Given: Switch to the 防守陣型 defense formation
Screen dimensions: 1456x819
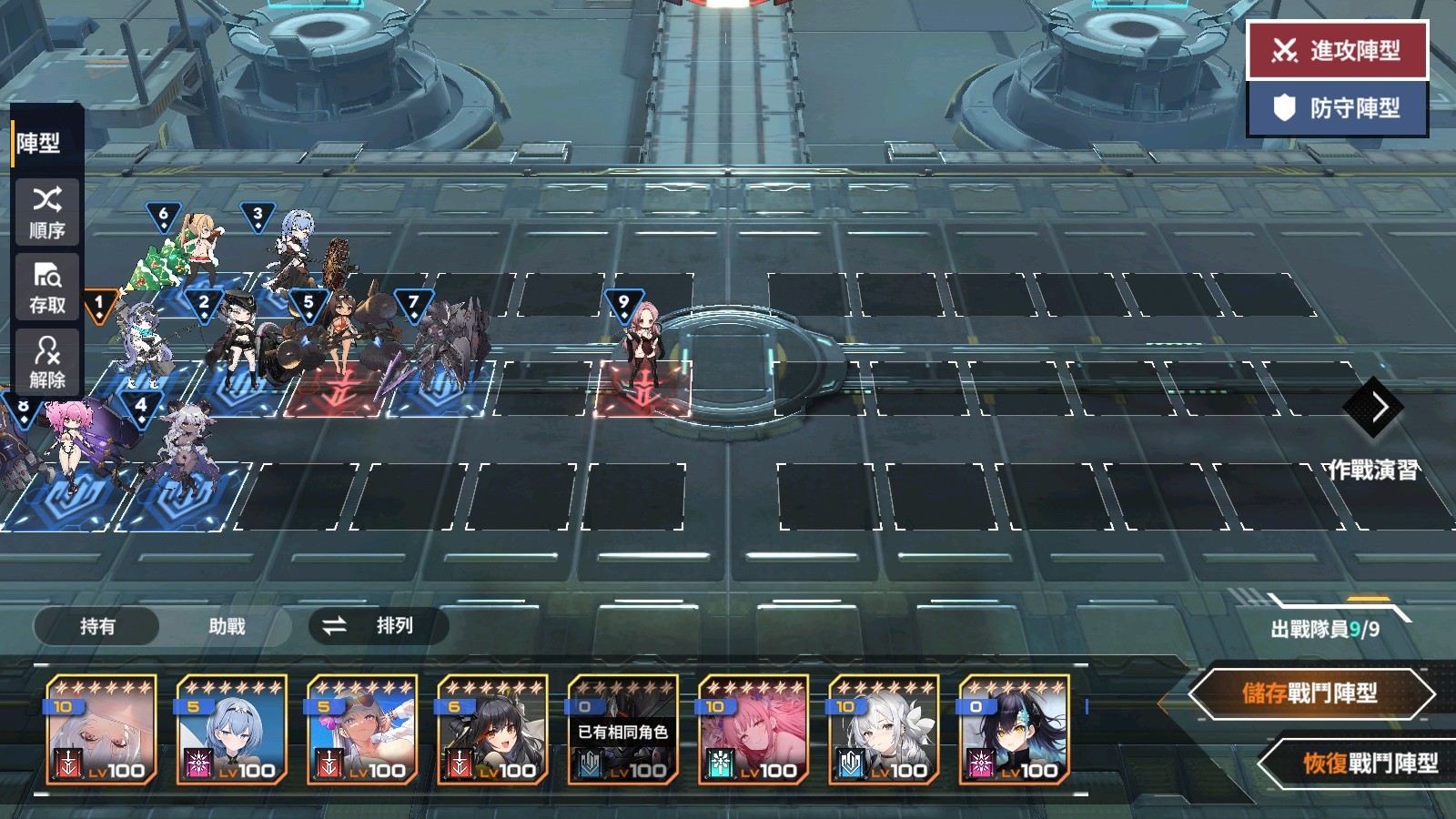Looking at the screenshot, I should tap(1337, 108).
